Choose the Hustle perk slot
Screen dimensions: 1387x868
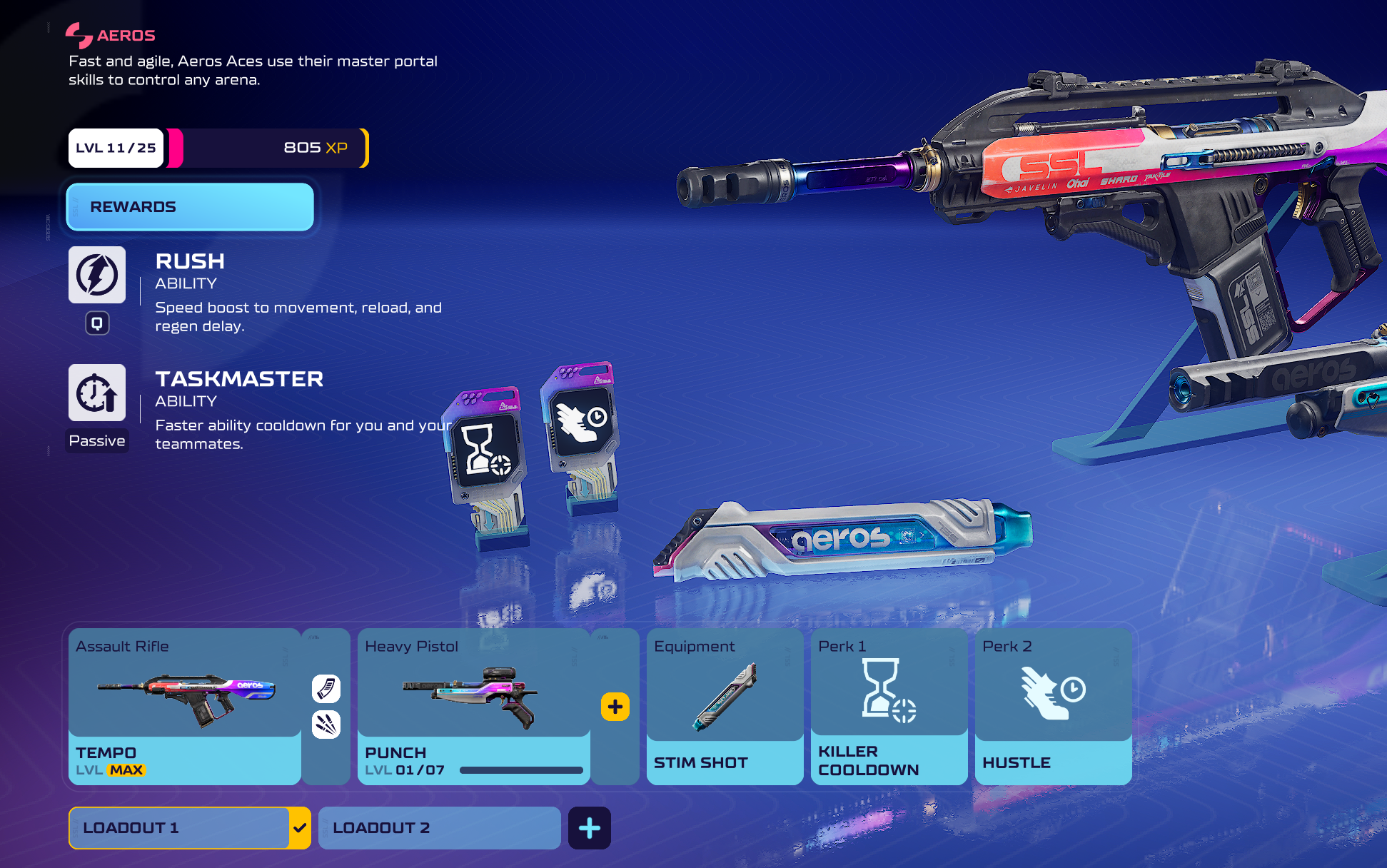click(x=1053, y=707)
